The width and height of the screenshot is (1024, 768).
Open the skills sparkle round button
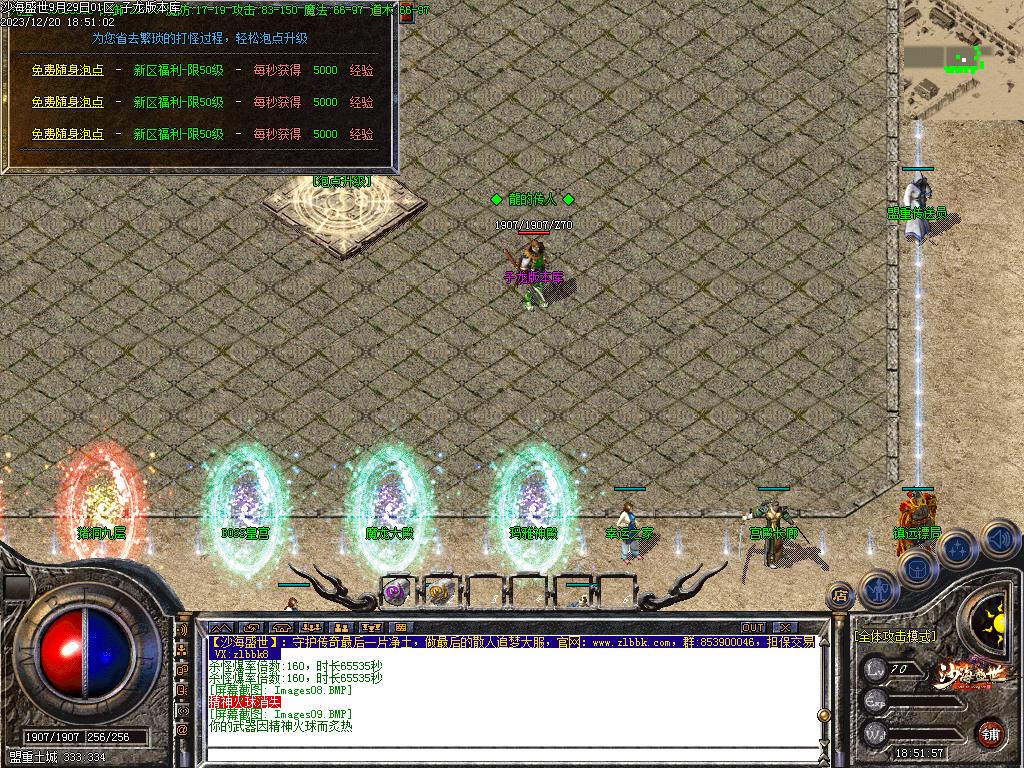[957, 548]
